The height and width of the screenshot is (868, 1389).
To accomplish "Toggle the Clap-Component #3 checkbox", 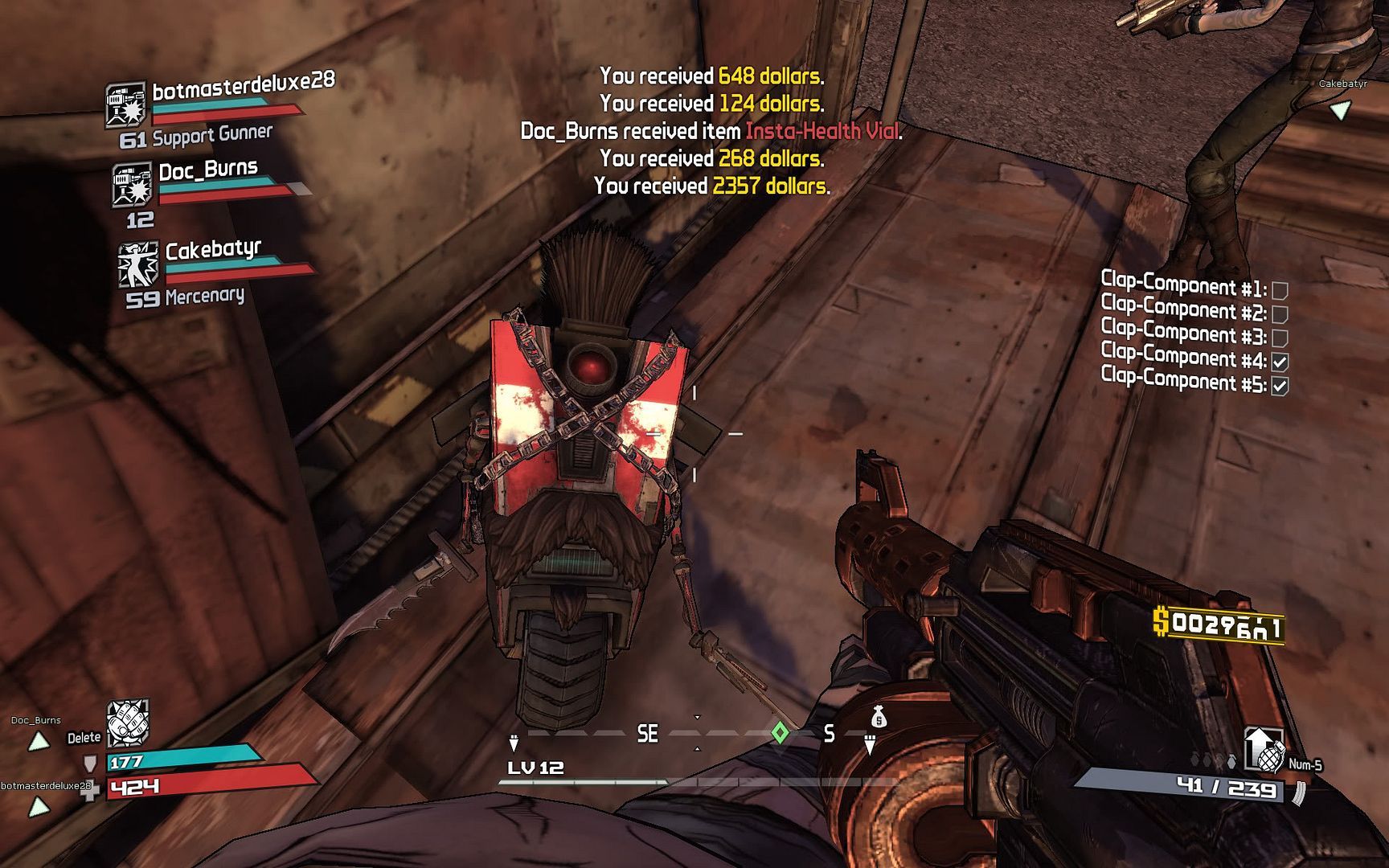I will pyautogui.click(x=1280, y=338).
